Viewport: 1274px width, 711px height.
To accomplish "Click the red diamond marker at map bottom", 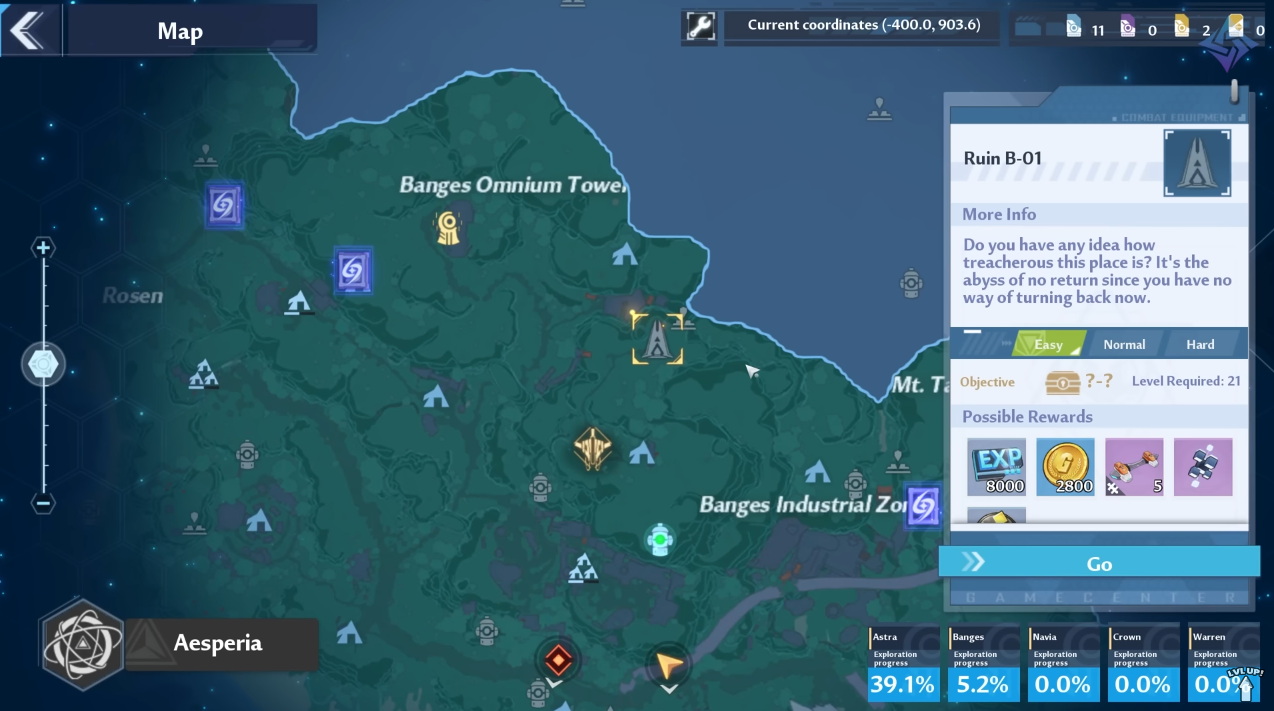I will (557, 660).
